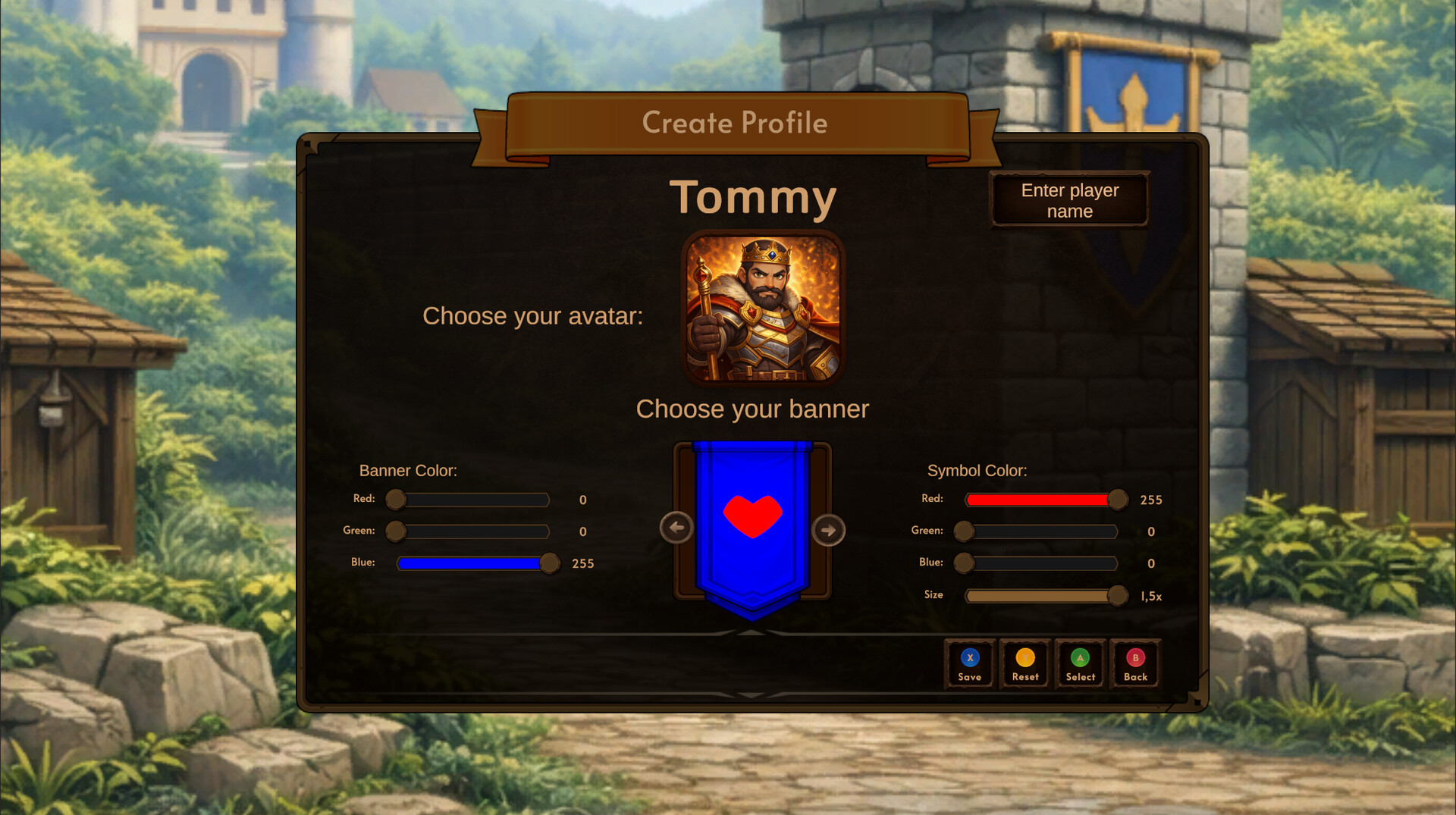
Task: Click the X Save controller button icon
Action: 969,658
